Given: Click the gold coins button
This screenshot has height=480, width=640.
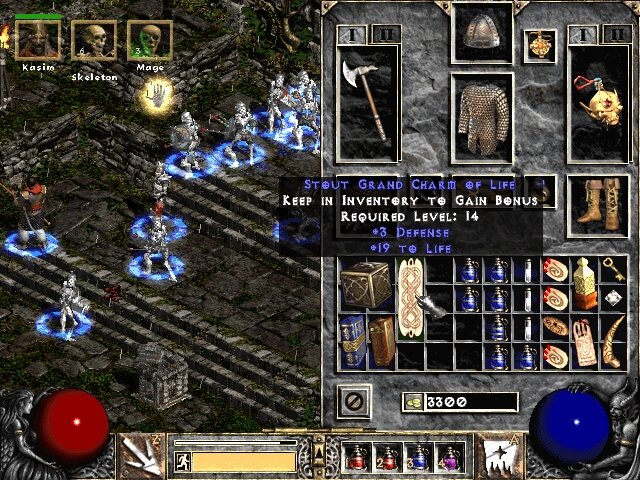Looking at the screenshot, I should coord(412,402).
